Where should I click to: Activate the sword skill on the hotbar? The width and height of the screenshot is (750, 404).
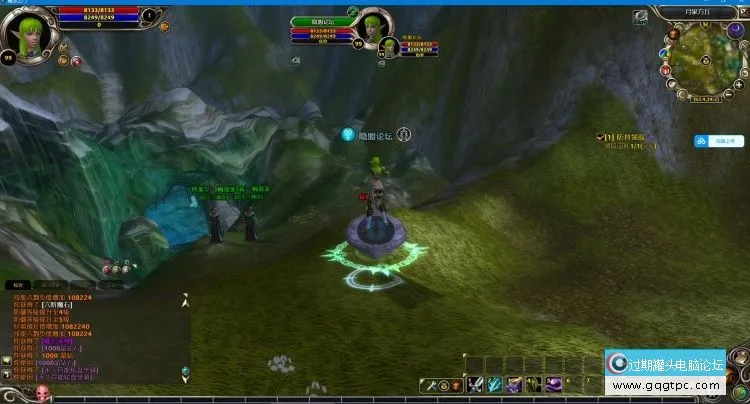(x=476, y=385)
